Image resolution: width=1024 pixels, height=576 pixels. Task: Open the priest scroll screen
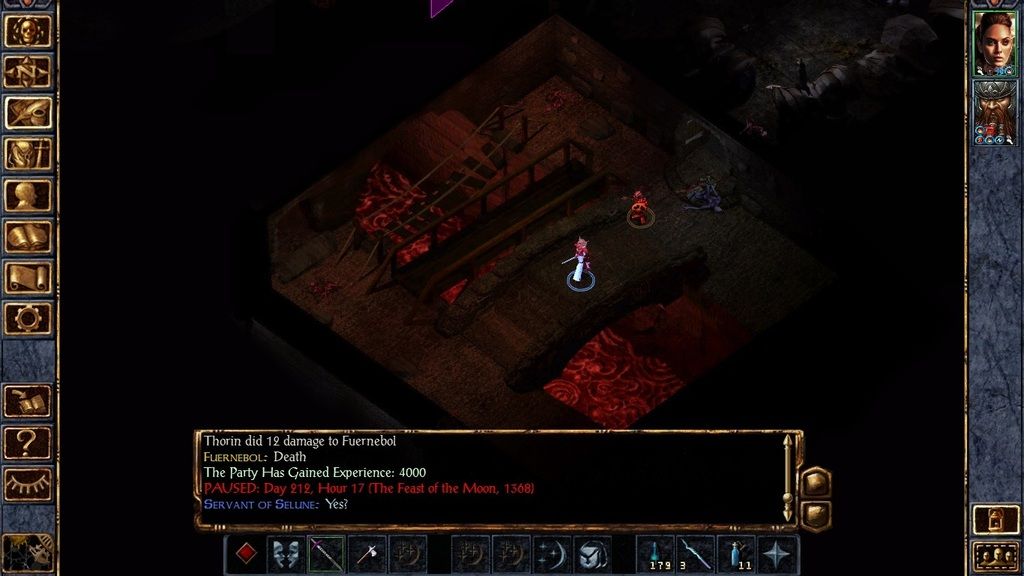point(28,278)
